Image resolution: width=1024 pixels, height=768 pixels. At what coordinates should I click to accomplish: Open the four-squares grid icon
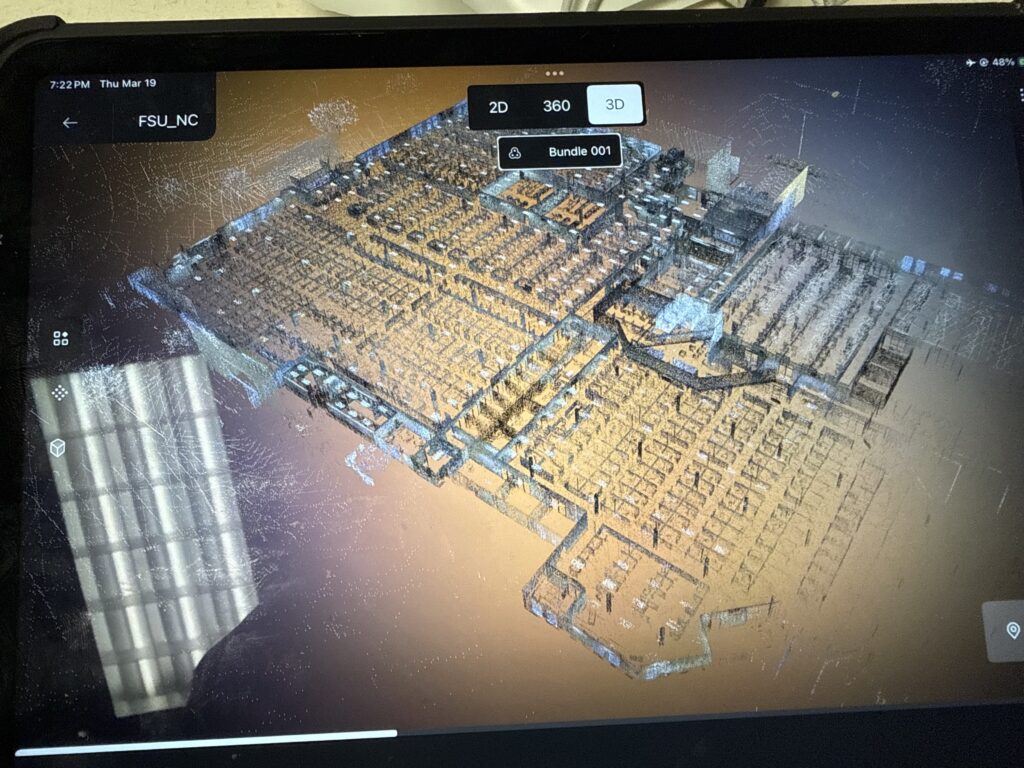61,338
